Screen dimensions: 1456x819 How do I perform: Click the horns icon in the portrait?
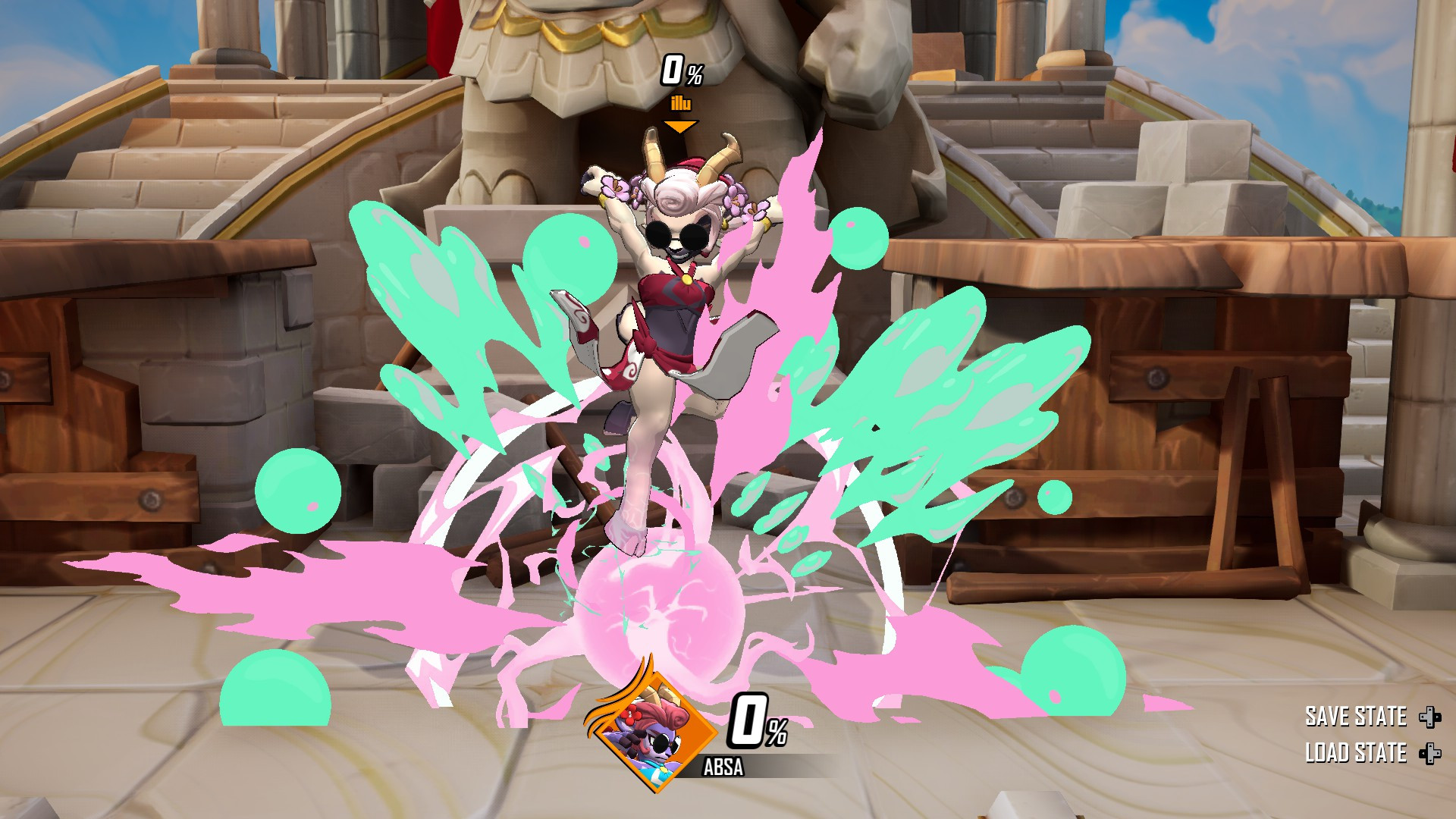[659, 693]
